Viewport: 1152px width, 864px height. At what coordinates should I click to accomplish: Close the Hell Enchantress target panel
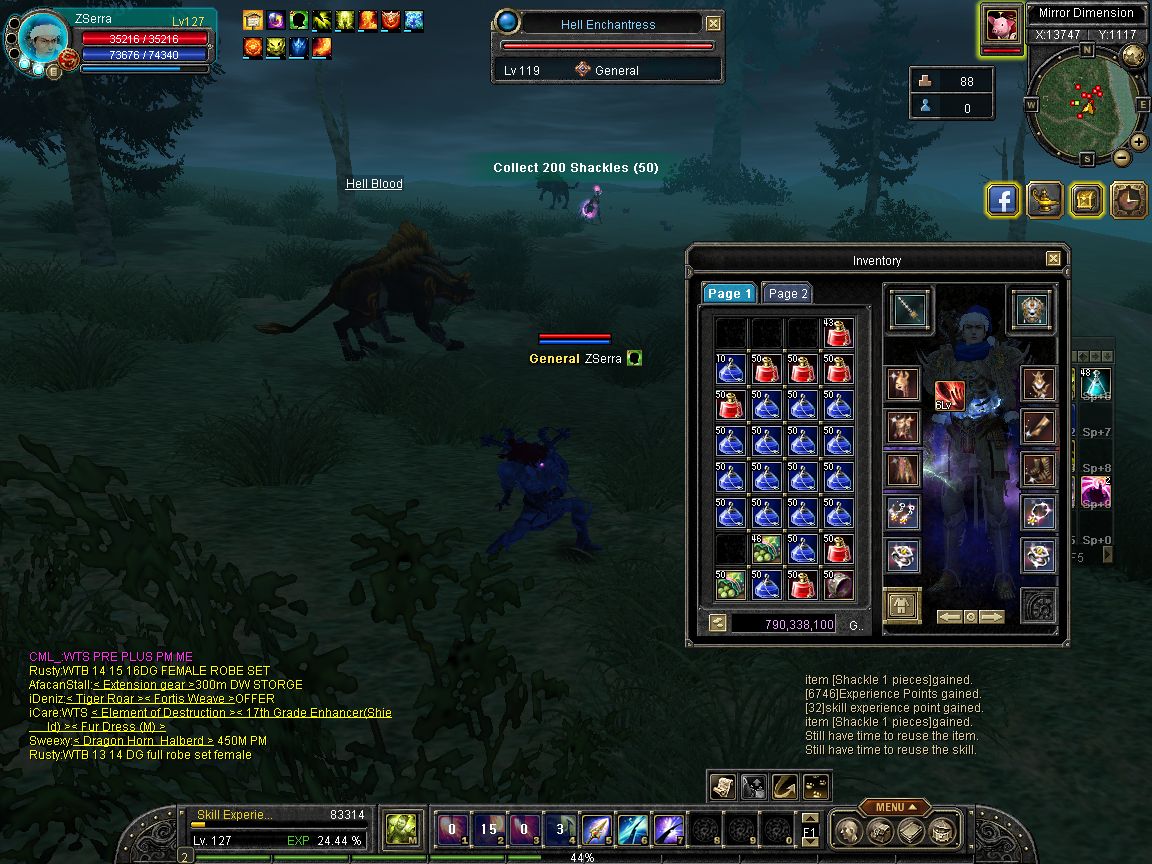tap(713, 23)
